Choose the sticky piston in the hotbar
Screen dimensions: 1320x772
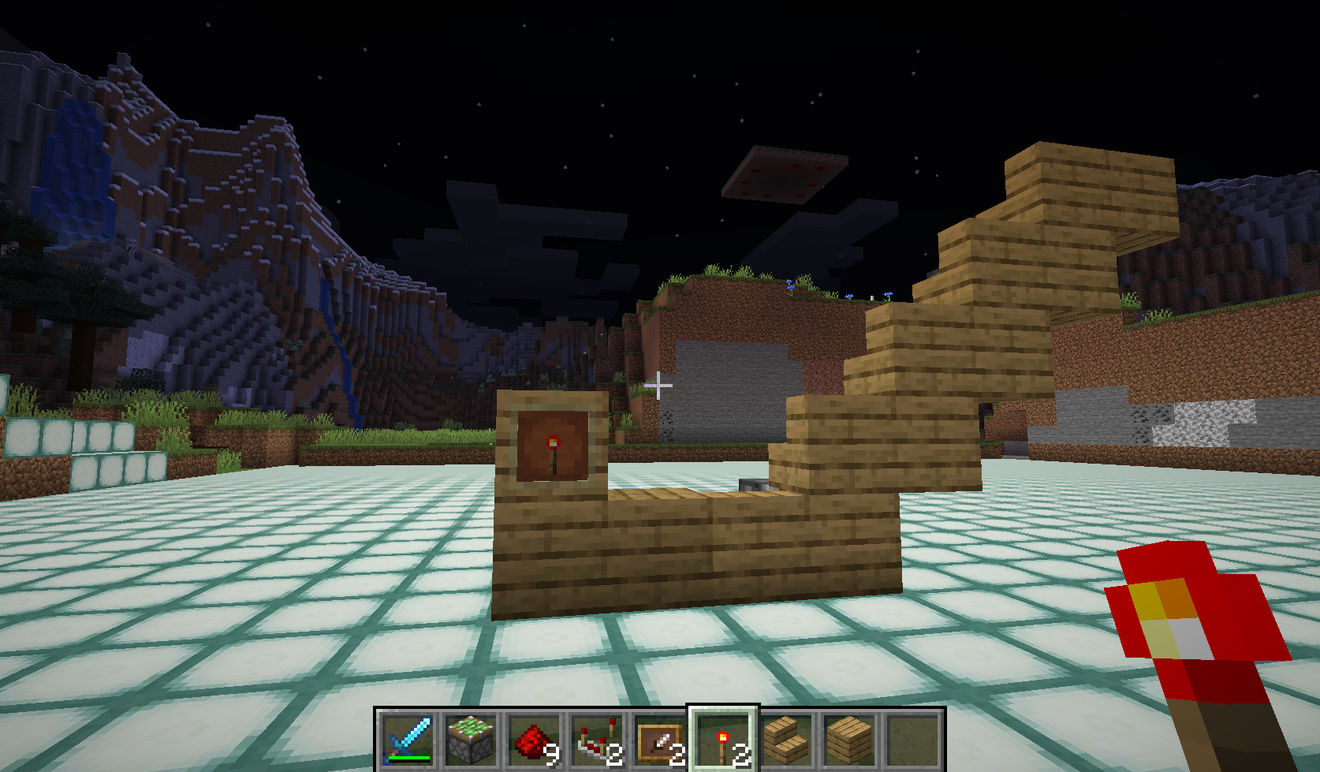click(470, 740)
